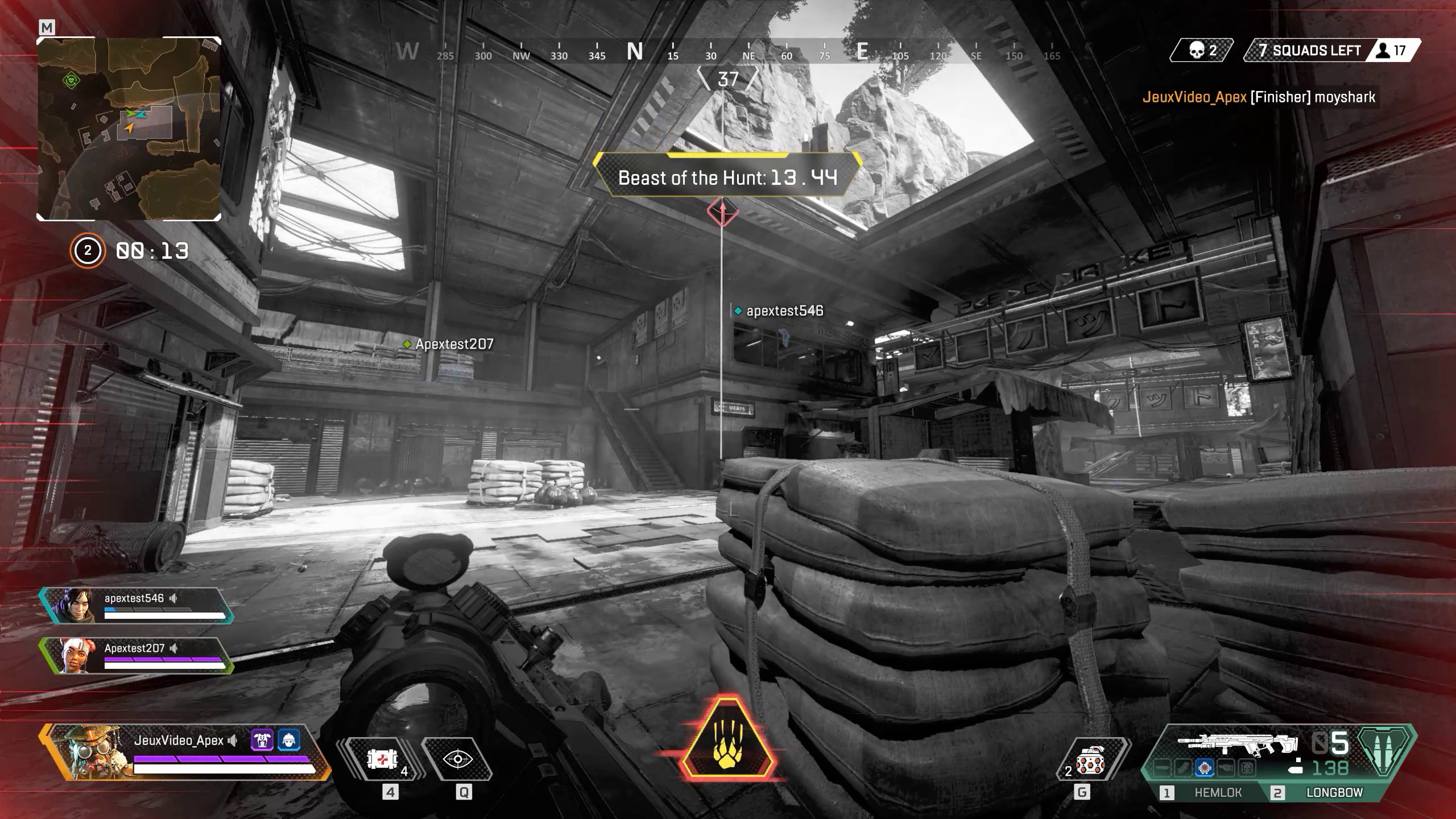Click the Med Kit healing item icon
Viewport: 1456px width, 819px height.
(x=381, y=759)
